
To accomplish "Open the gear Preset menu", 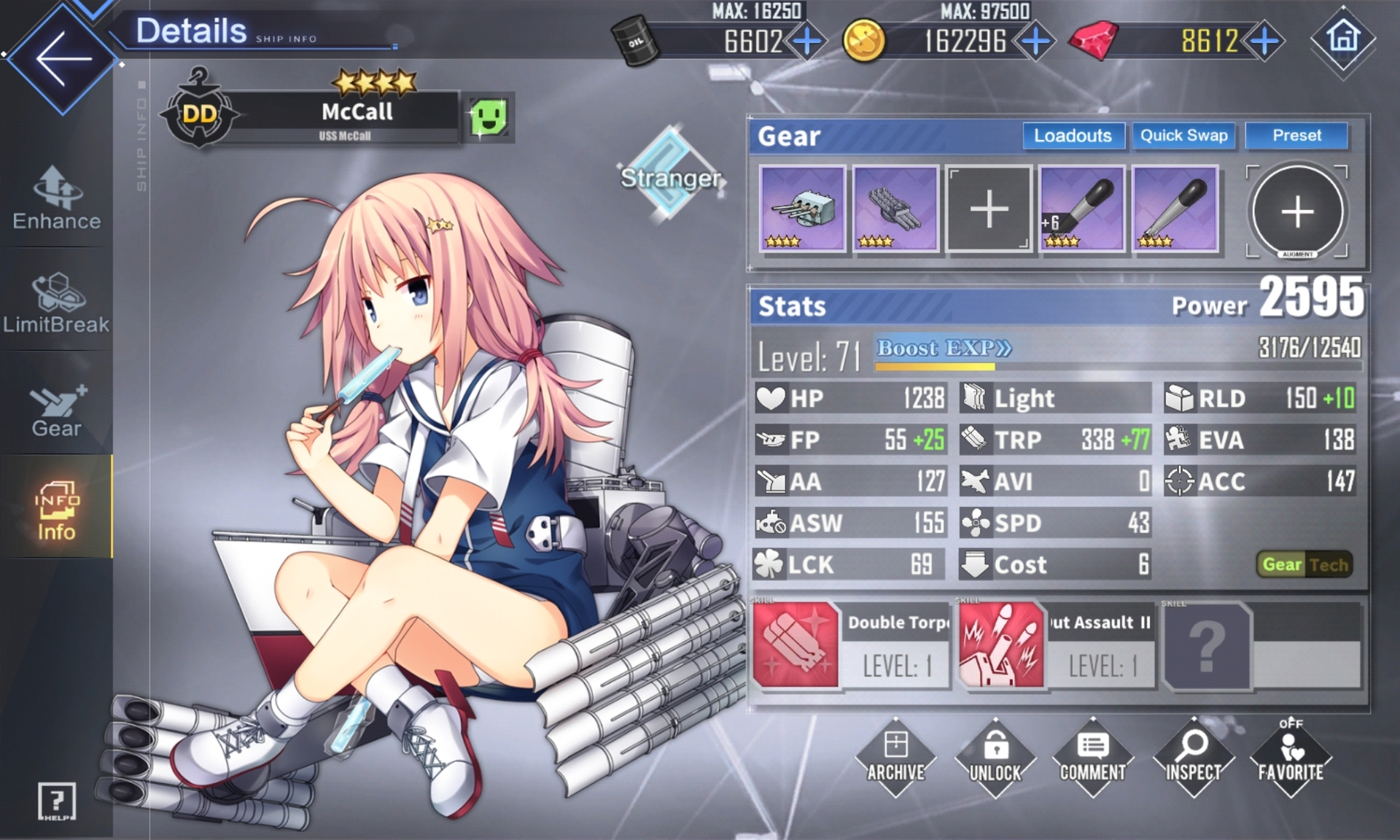I will pos(1296,136).
